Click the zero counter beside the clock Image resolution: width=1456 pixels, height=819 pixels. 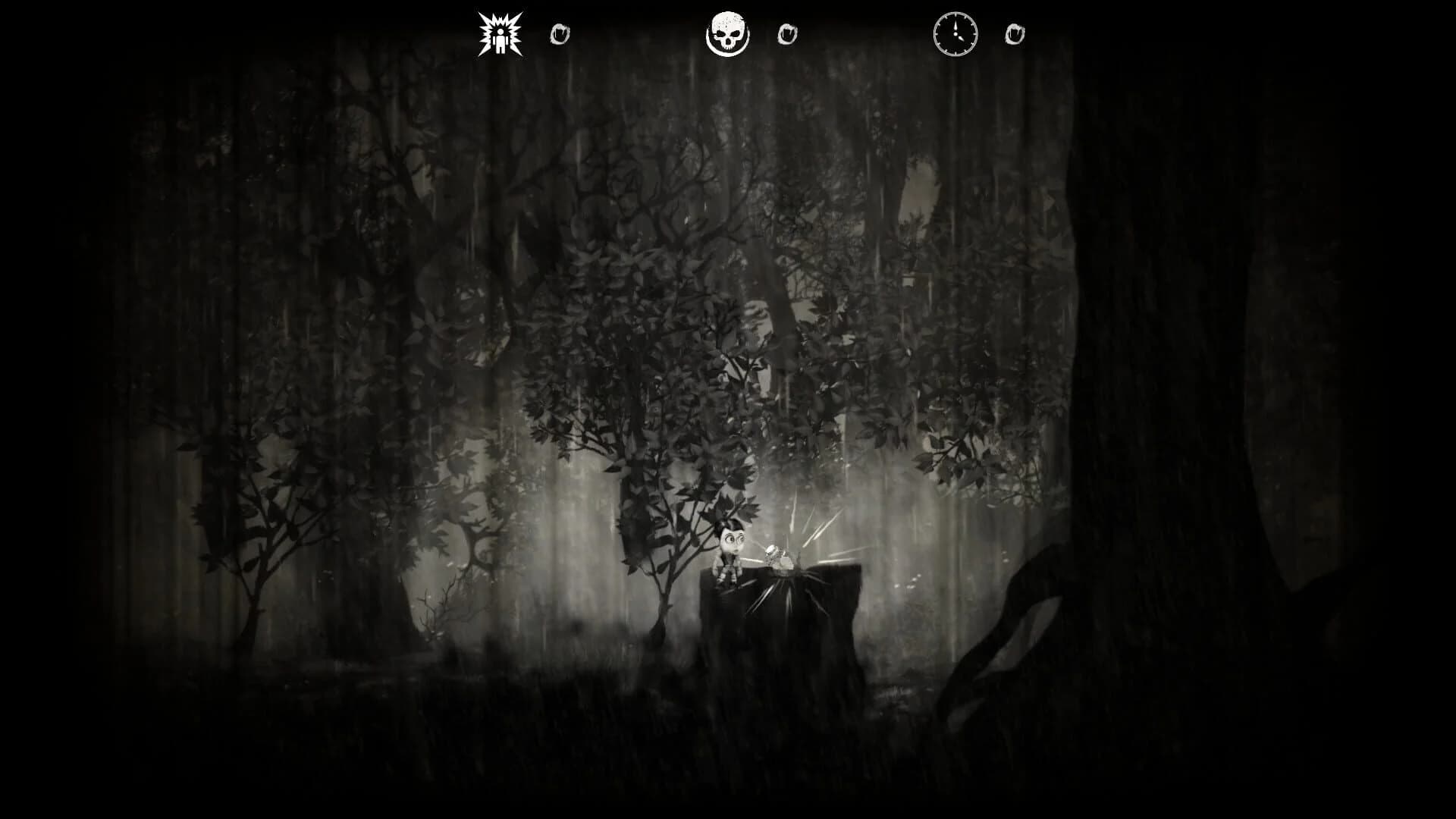pyautogui.click(x=1014, y=33)
